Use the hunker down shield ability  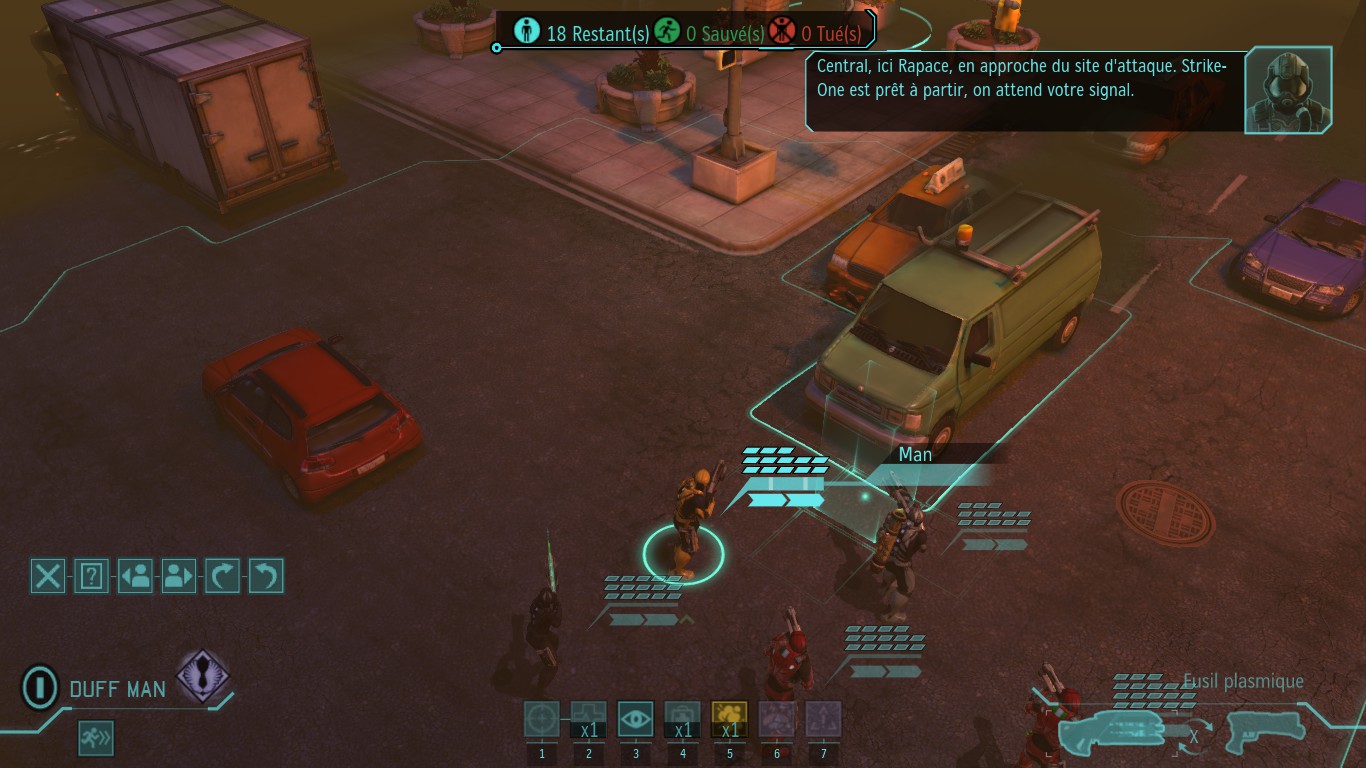tap(589, 719)
